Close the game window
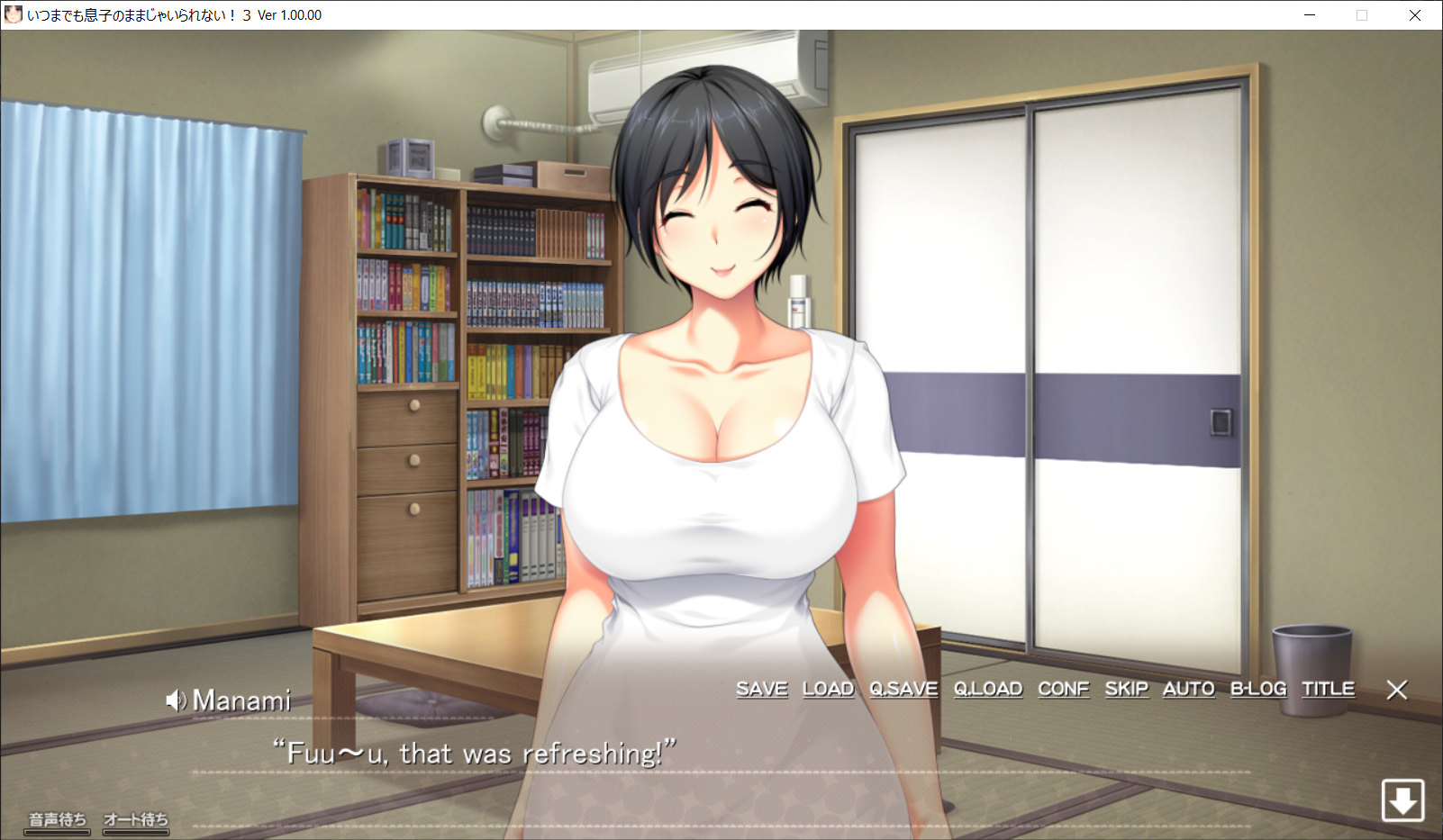Image resolution: width=1443 pixels, height=840 pixels. 1414,15
